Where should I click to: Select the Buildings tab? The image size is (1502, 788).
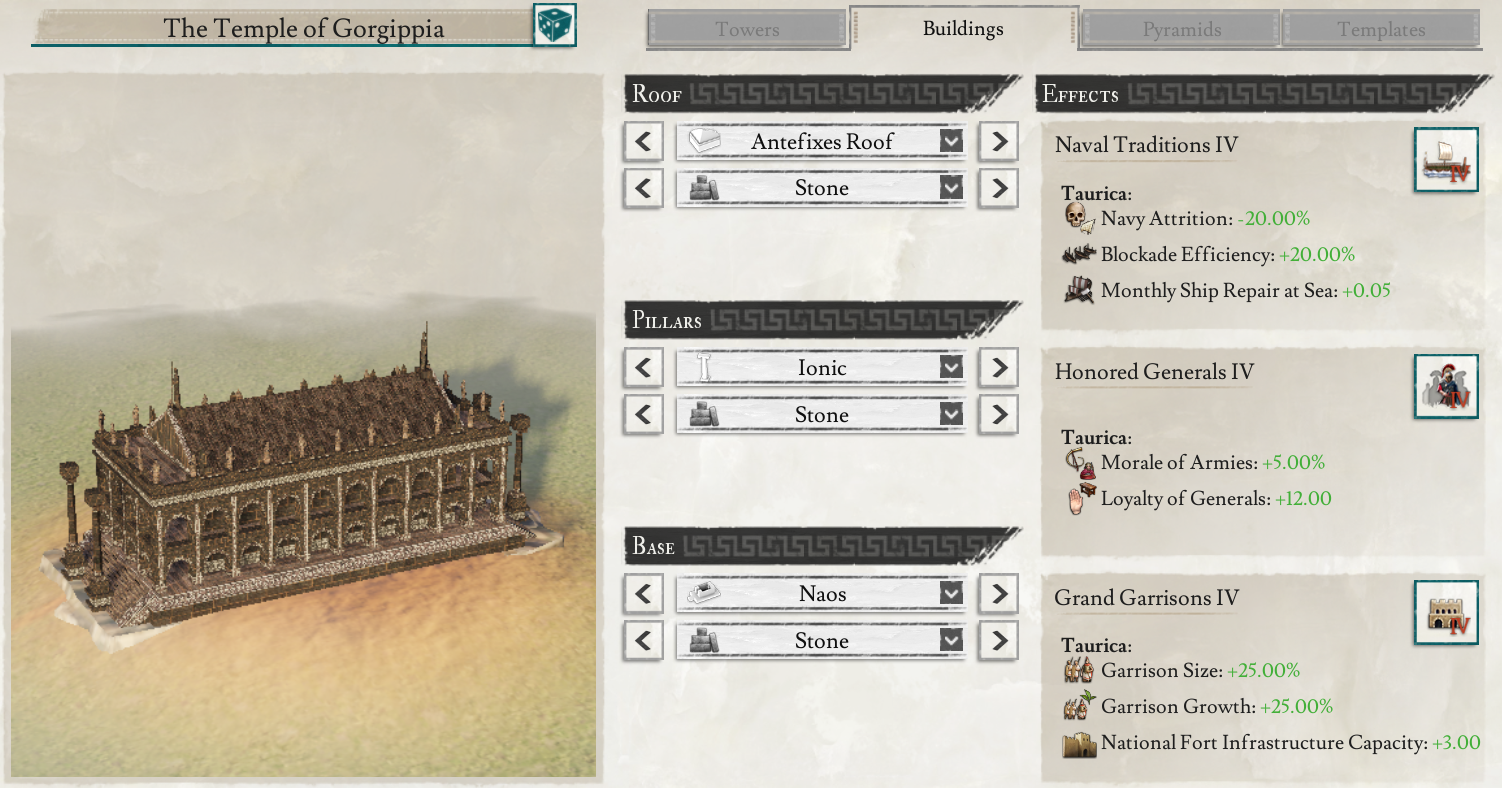(x=963, y=29)
